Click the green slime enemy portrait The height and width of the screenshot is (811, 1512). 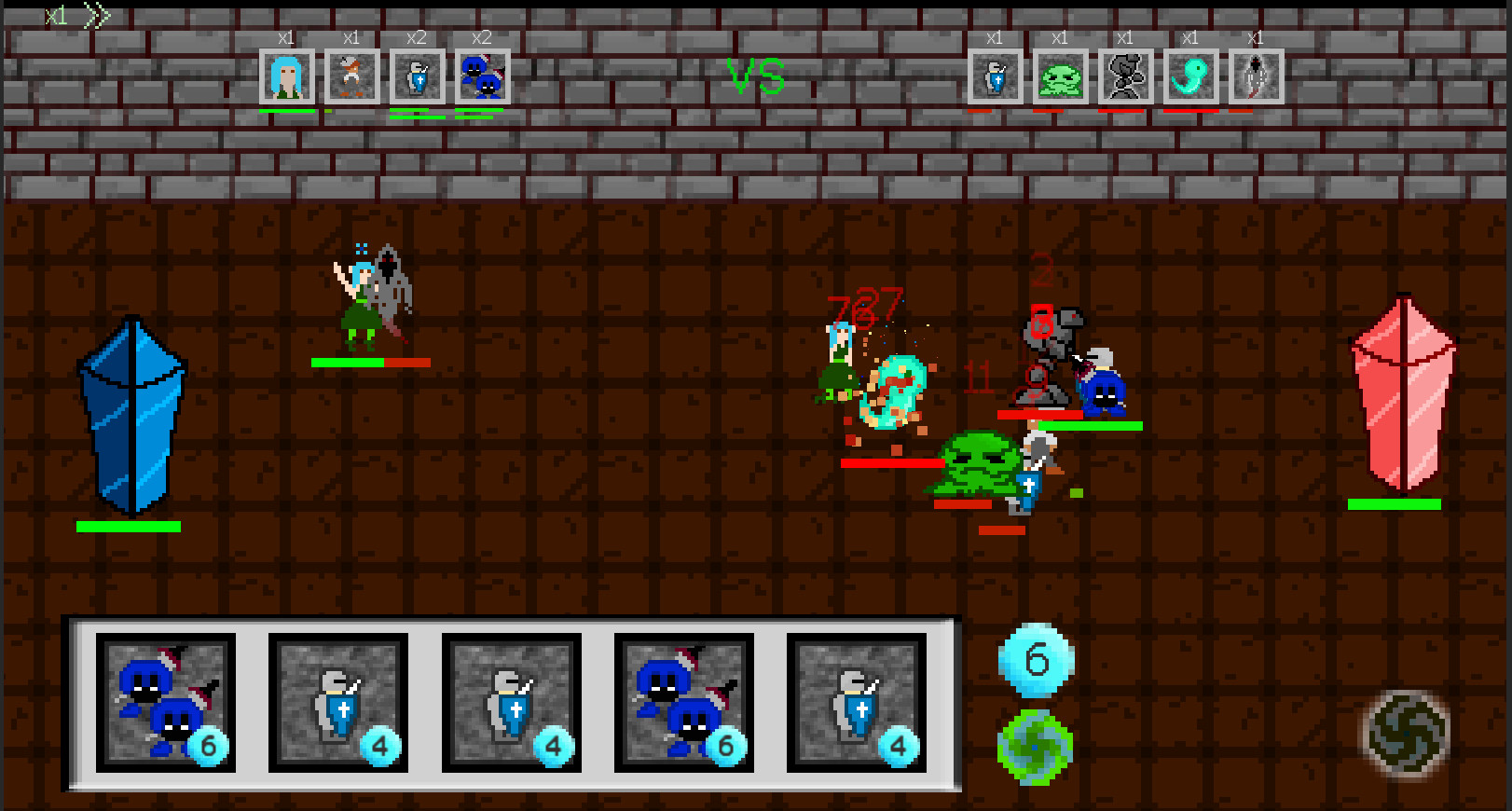pyautogui.click(x=1062, y=76)
